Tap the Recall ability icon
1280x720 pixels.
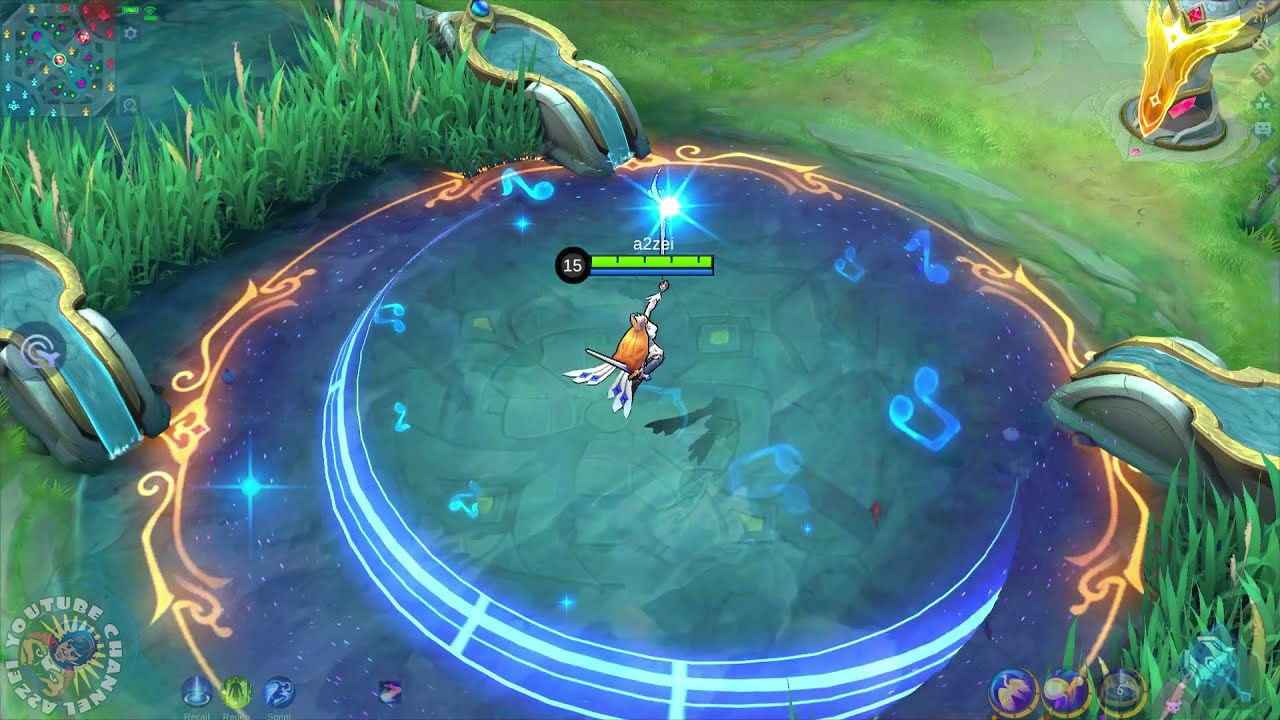(196, 690)
